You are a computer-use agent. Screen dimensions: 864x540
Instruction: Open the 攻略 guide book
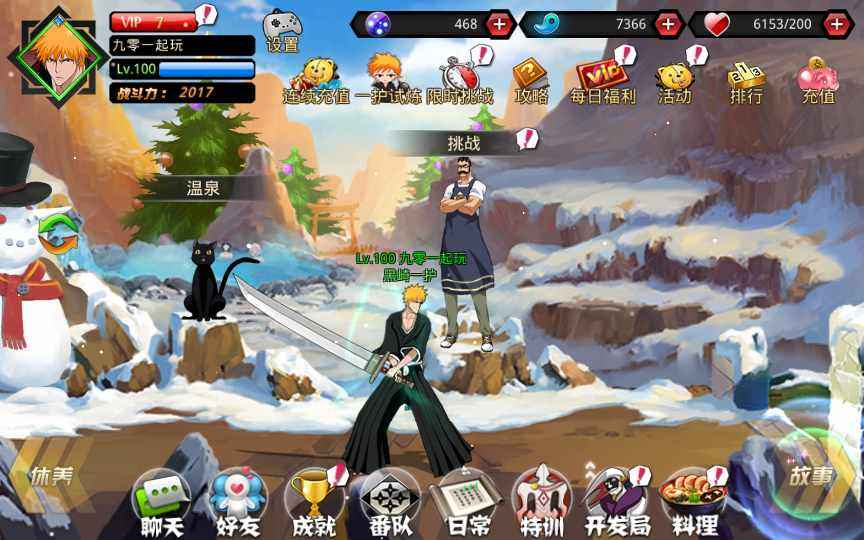(x=531, y=80)
